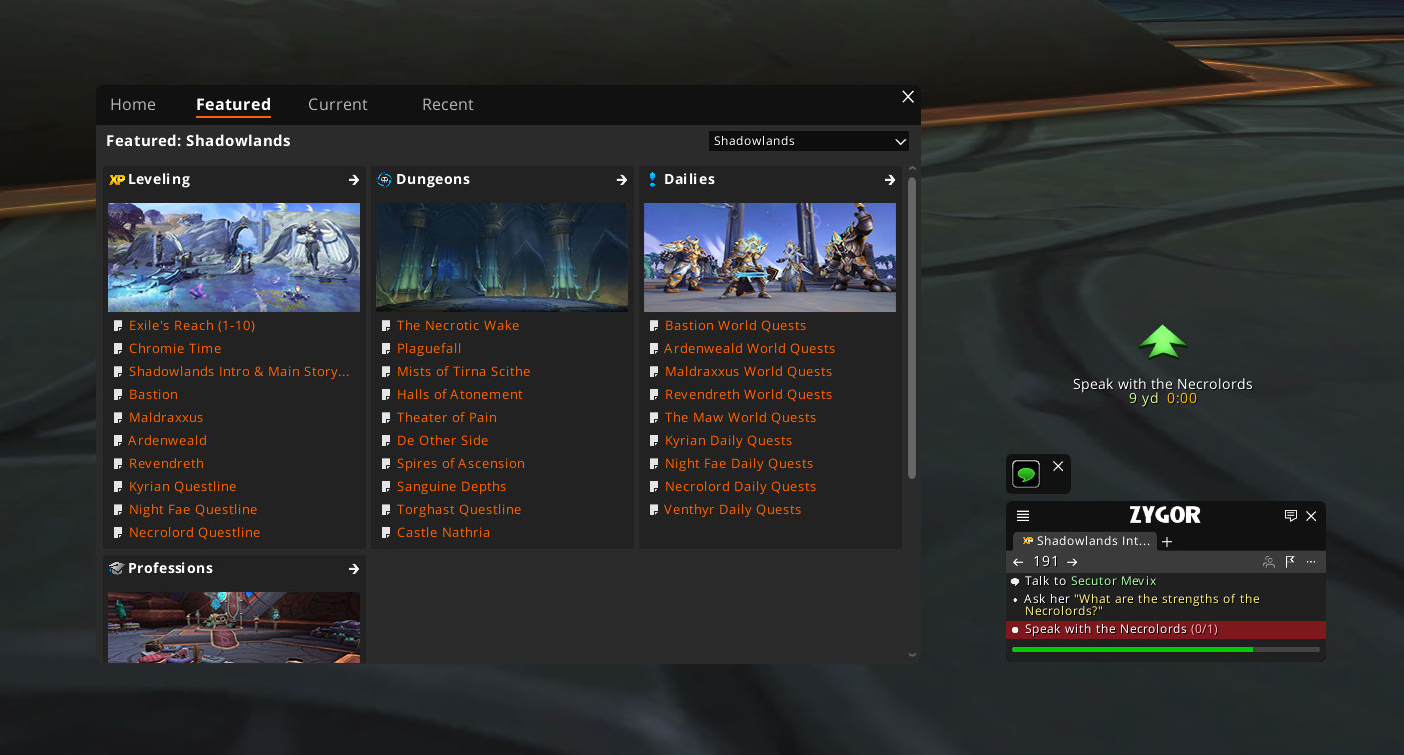Go to the next guide step
This screenshot has height=755, width=1404.
click(1072, 562)
